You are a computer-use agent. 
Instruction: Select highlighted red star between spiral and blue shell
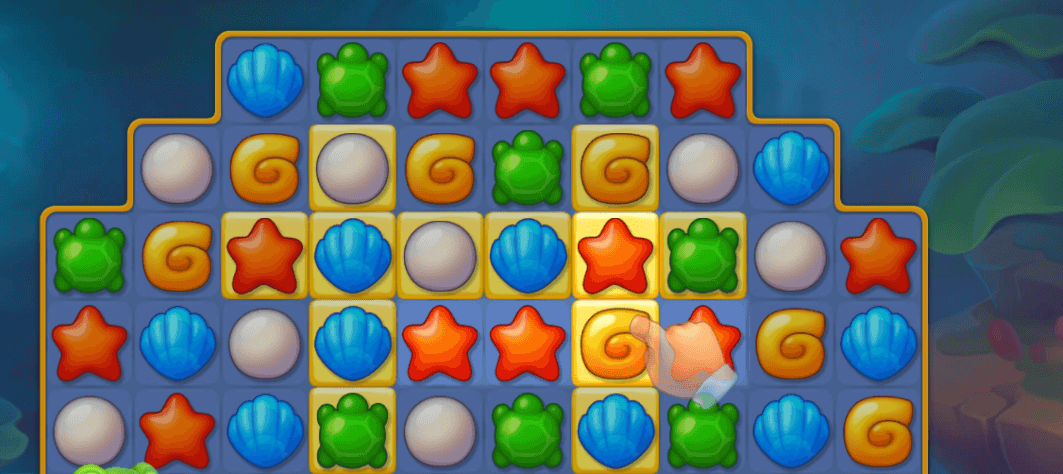tap(265, 254)
